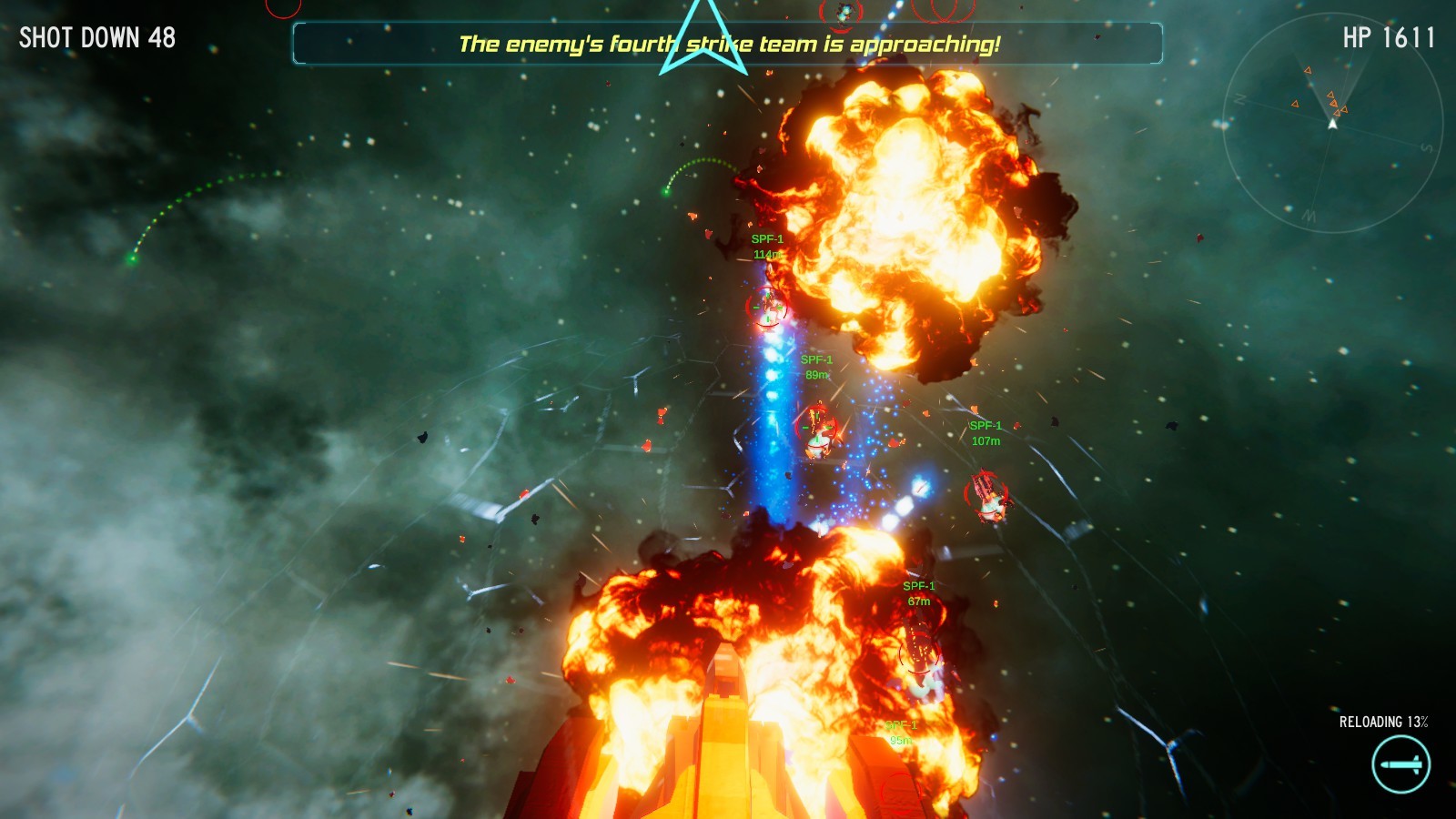Click the white player arrow on the radar
This screenshot has width=1456, height=819.
click(x=1335, y=126)
